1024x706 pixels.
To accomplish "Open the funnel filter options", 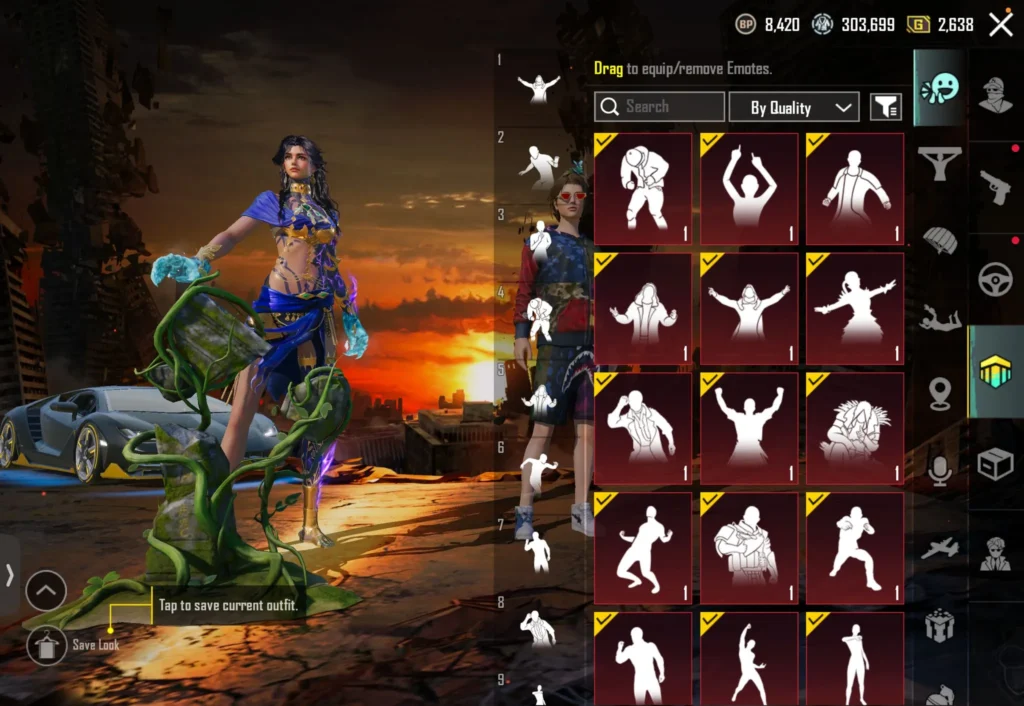I will (x=885, y=107).
